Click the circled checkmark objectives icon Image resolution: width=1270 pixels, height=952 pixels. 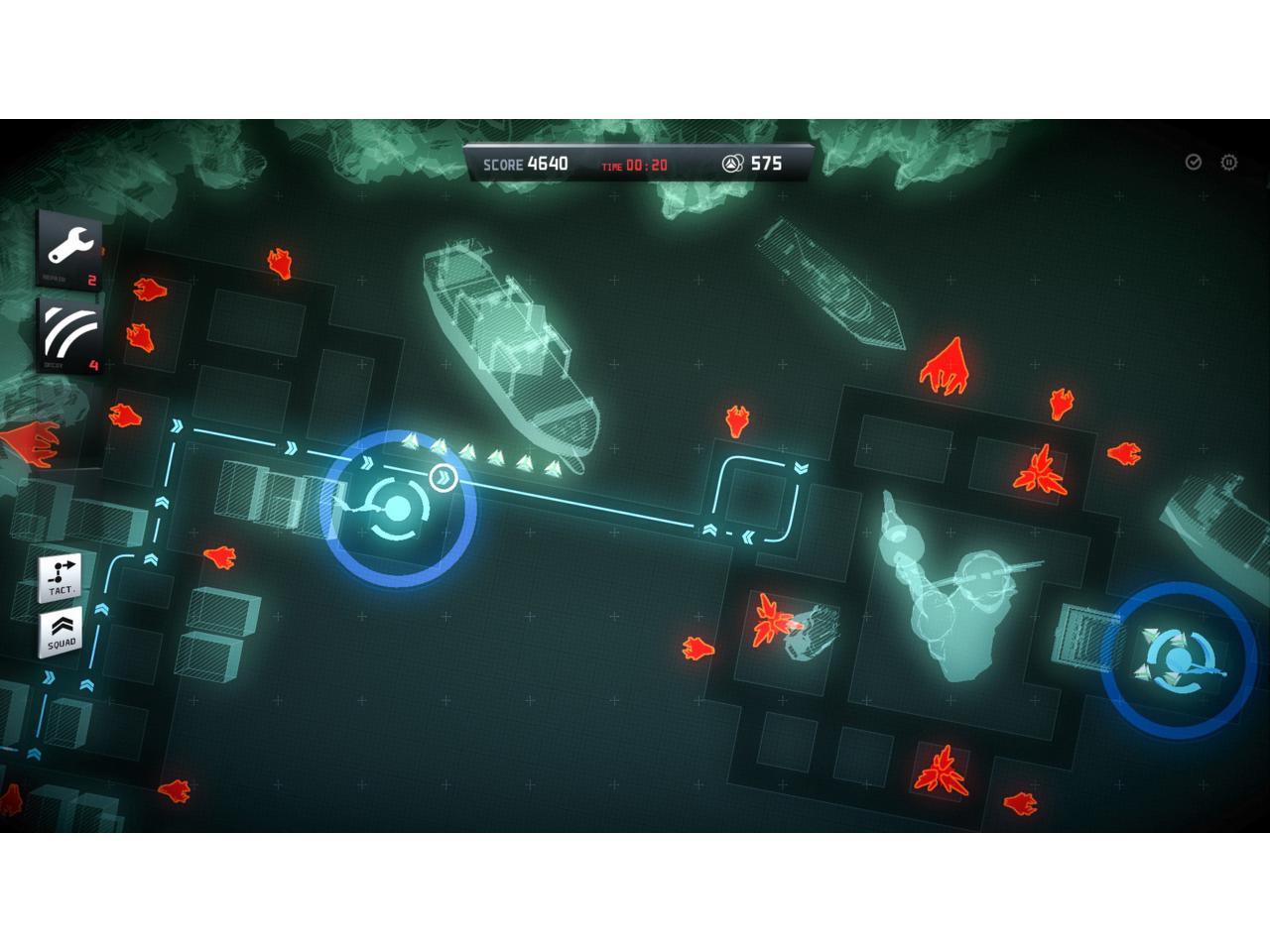coord(1194,163)
